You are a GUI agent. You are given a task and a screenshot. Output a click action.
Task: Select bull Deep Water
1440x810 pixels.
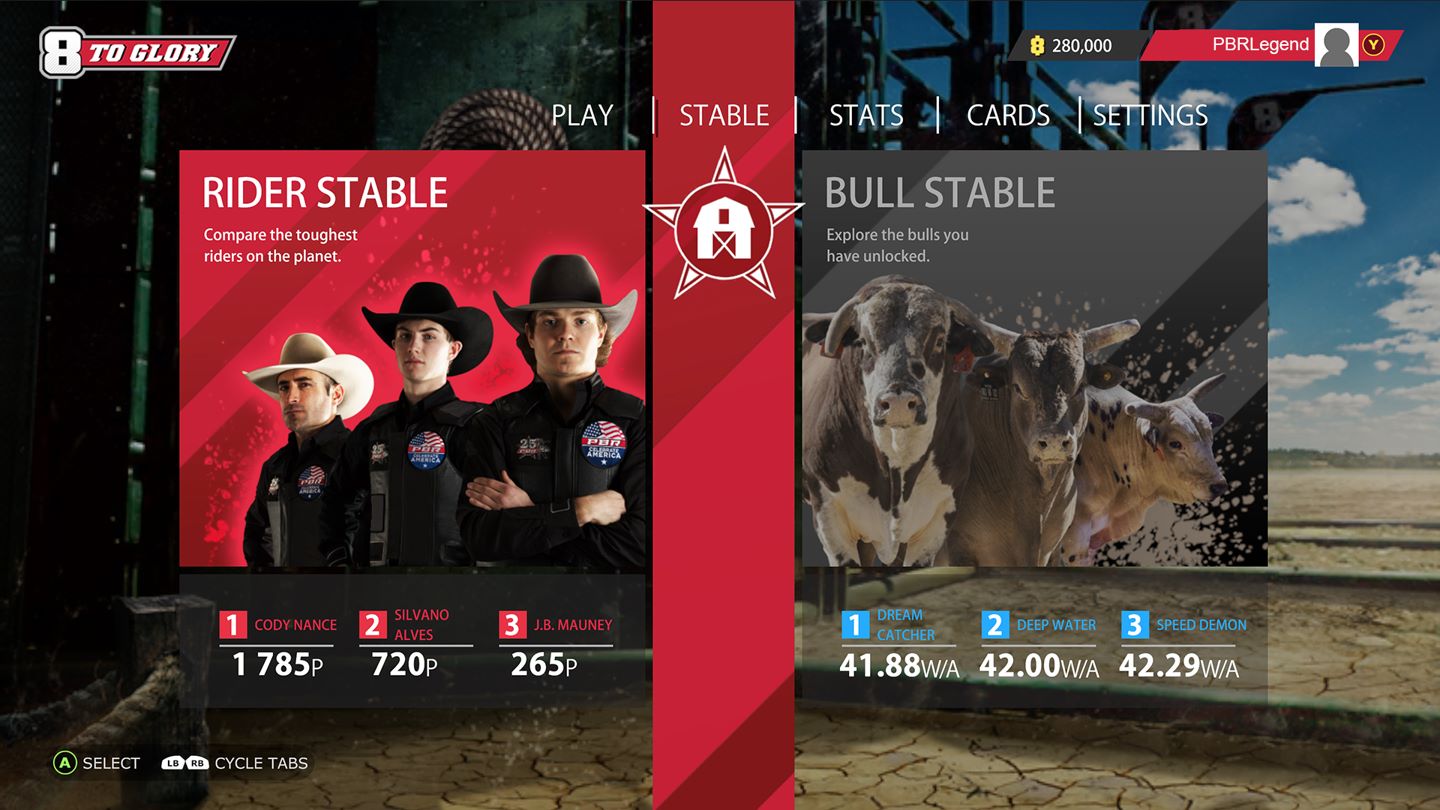[1040, 640]
